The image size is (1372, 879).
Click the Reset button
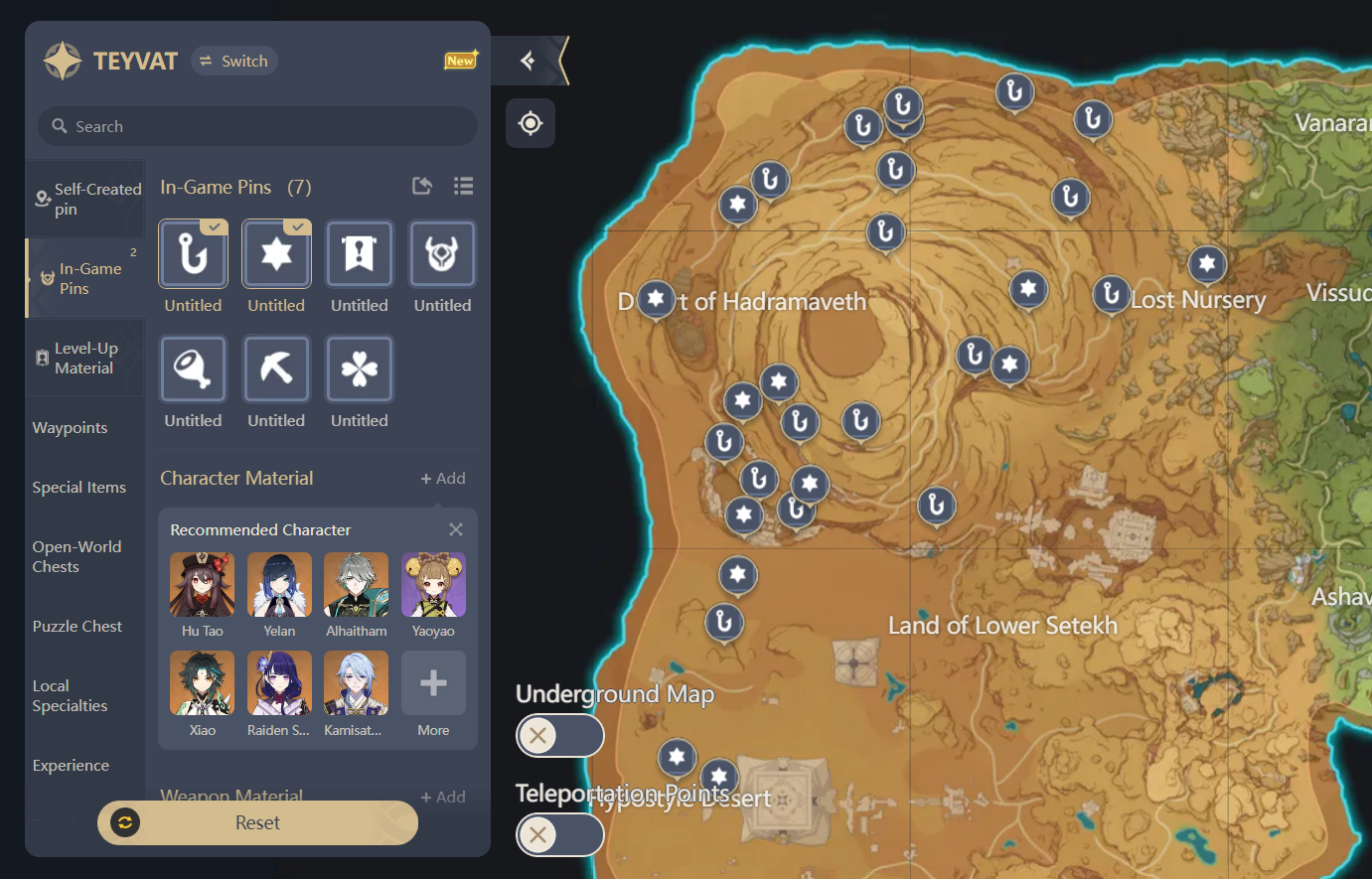(257, 822)
